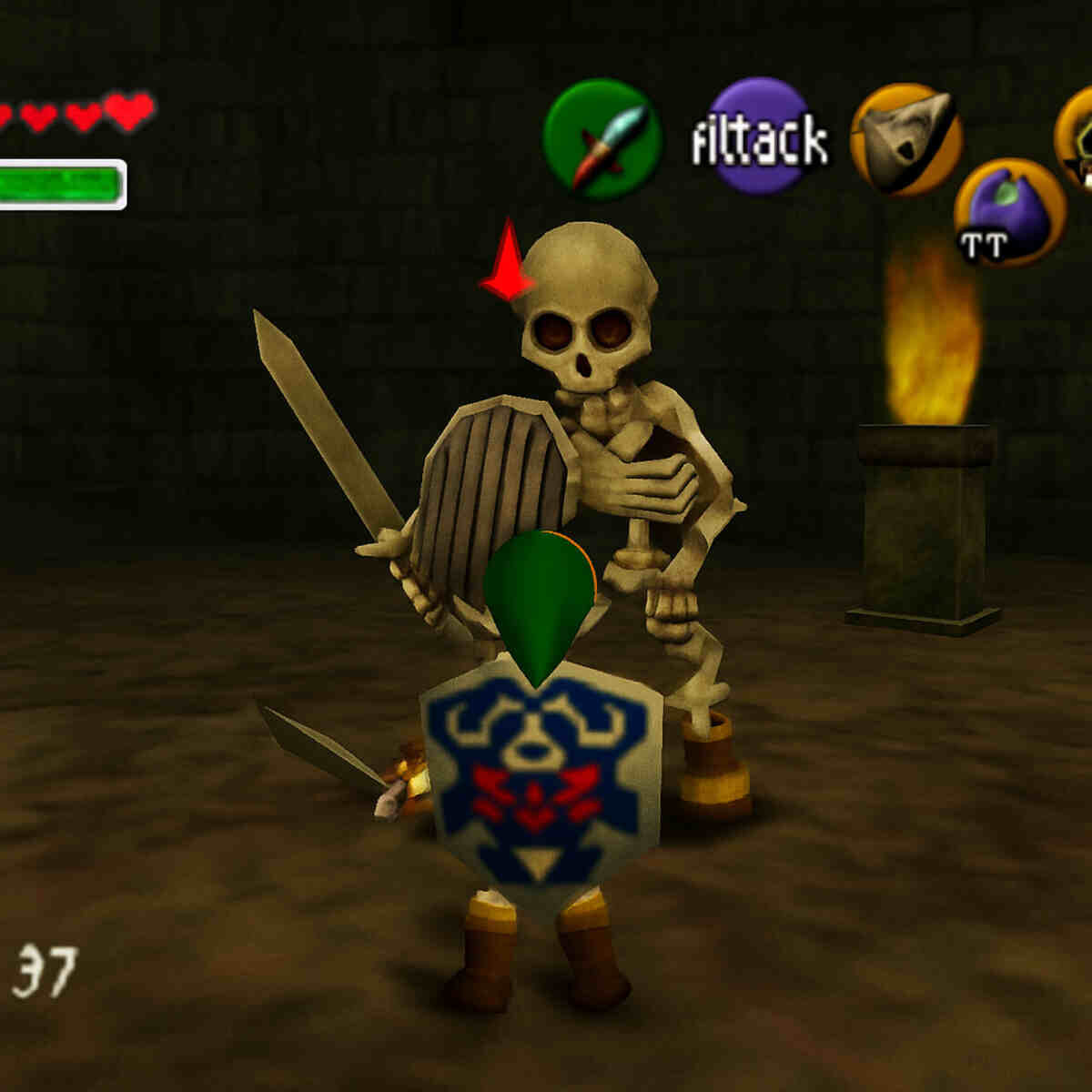Select the green sword button icon
1092x1092 pixels.
point(601,138)
